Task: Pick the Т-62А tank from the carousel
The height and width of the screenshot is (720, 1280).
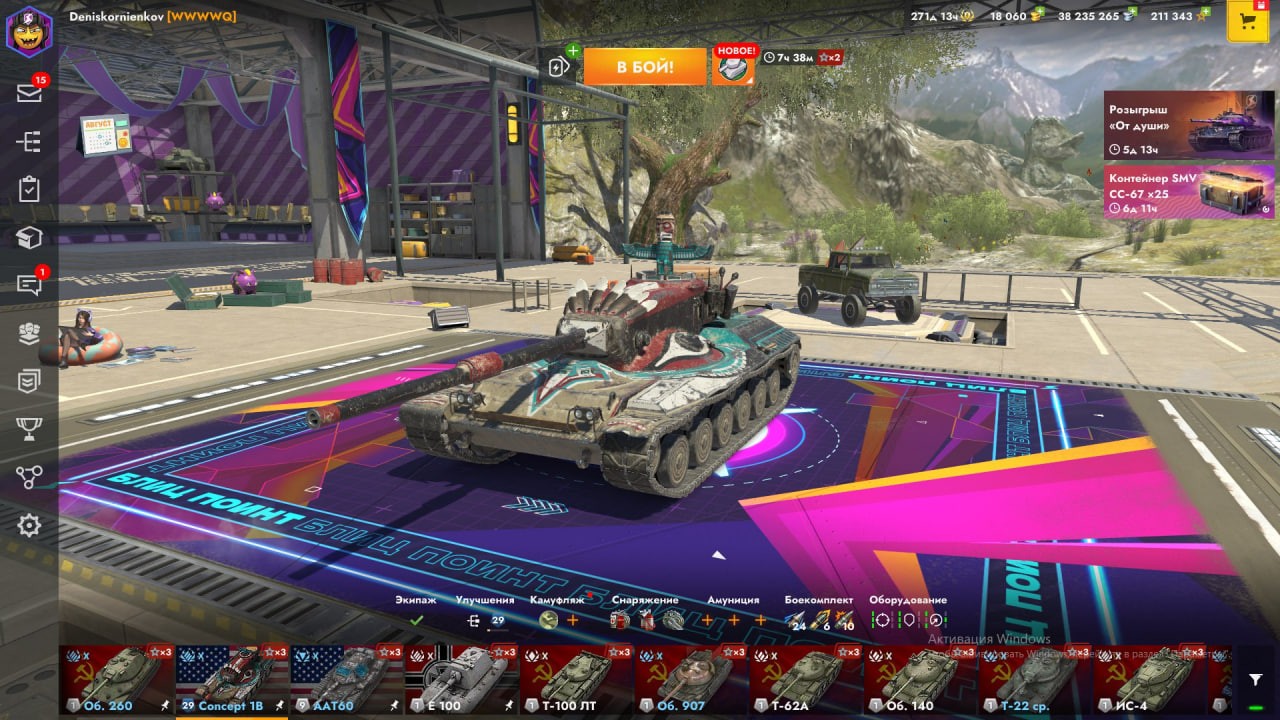Action: pyautogui.click(x=805, y=679)
